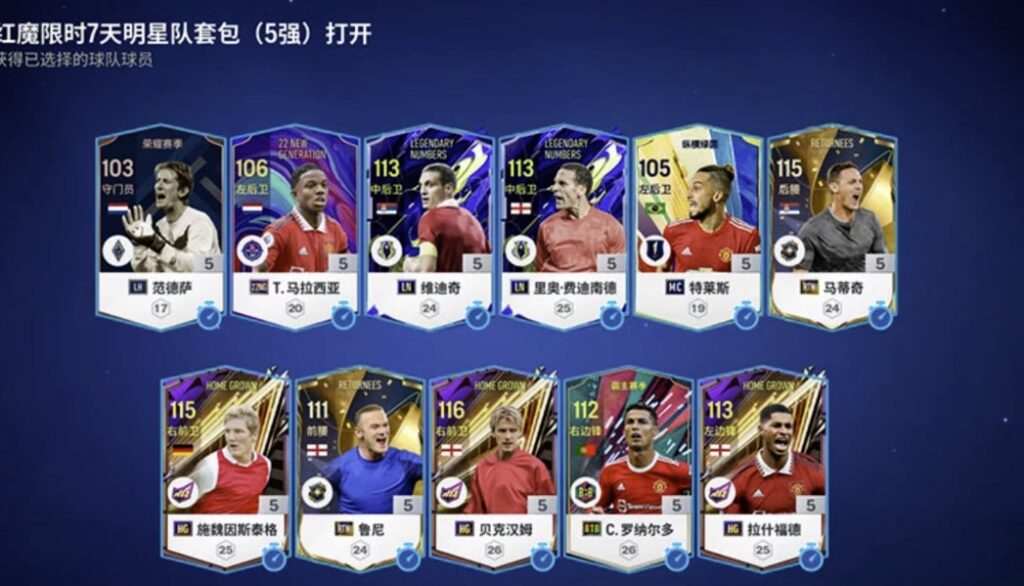1024x586 pixels.
Task: Open the 贝克汉姆 player card
Action: pyautogui.click(x=493, y=465)
